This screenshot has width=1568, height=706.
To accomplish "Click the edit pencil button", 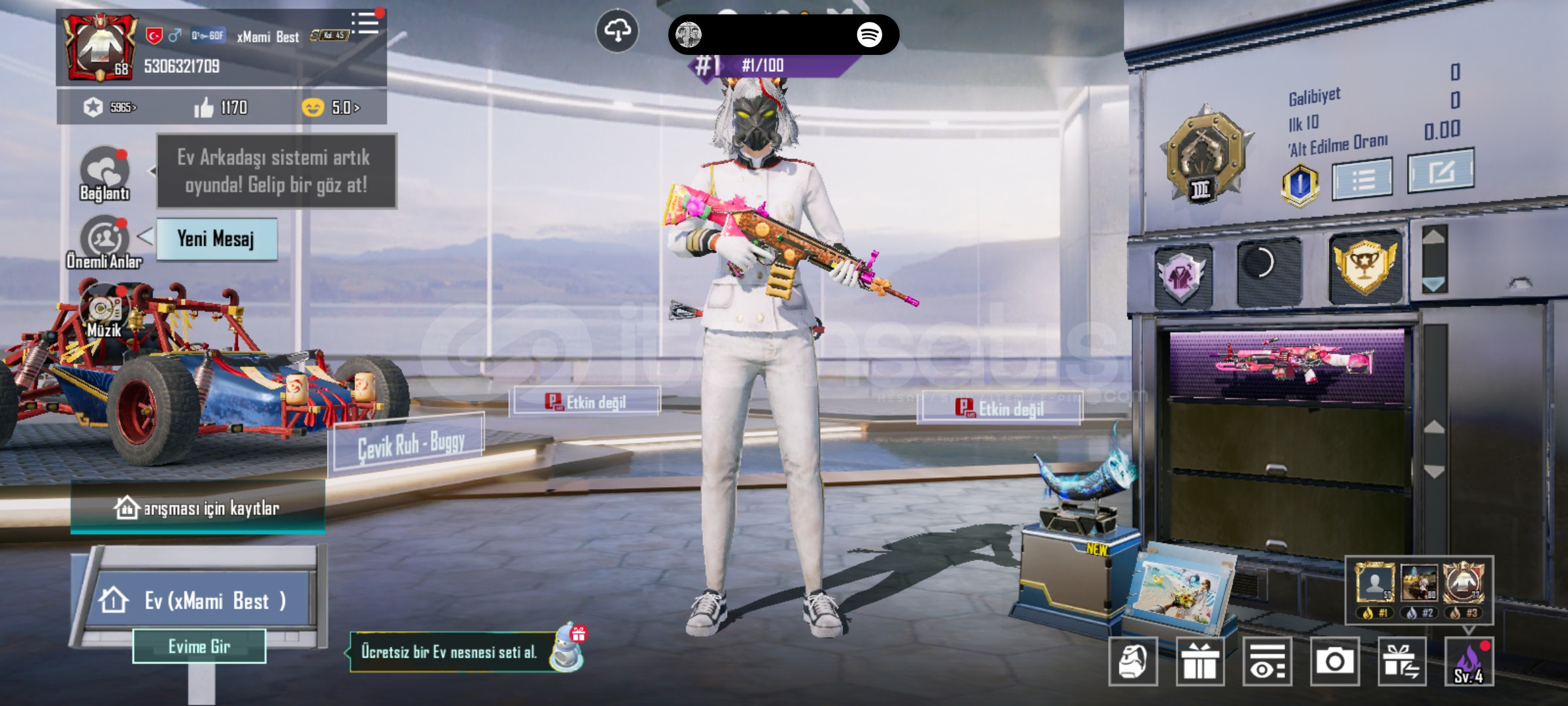I will tap(1441, 171).
